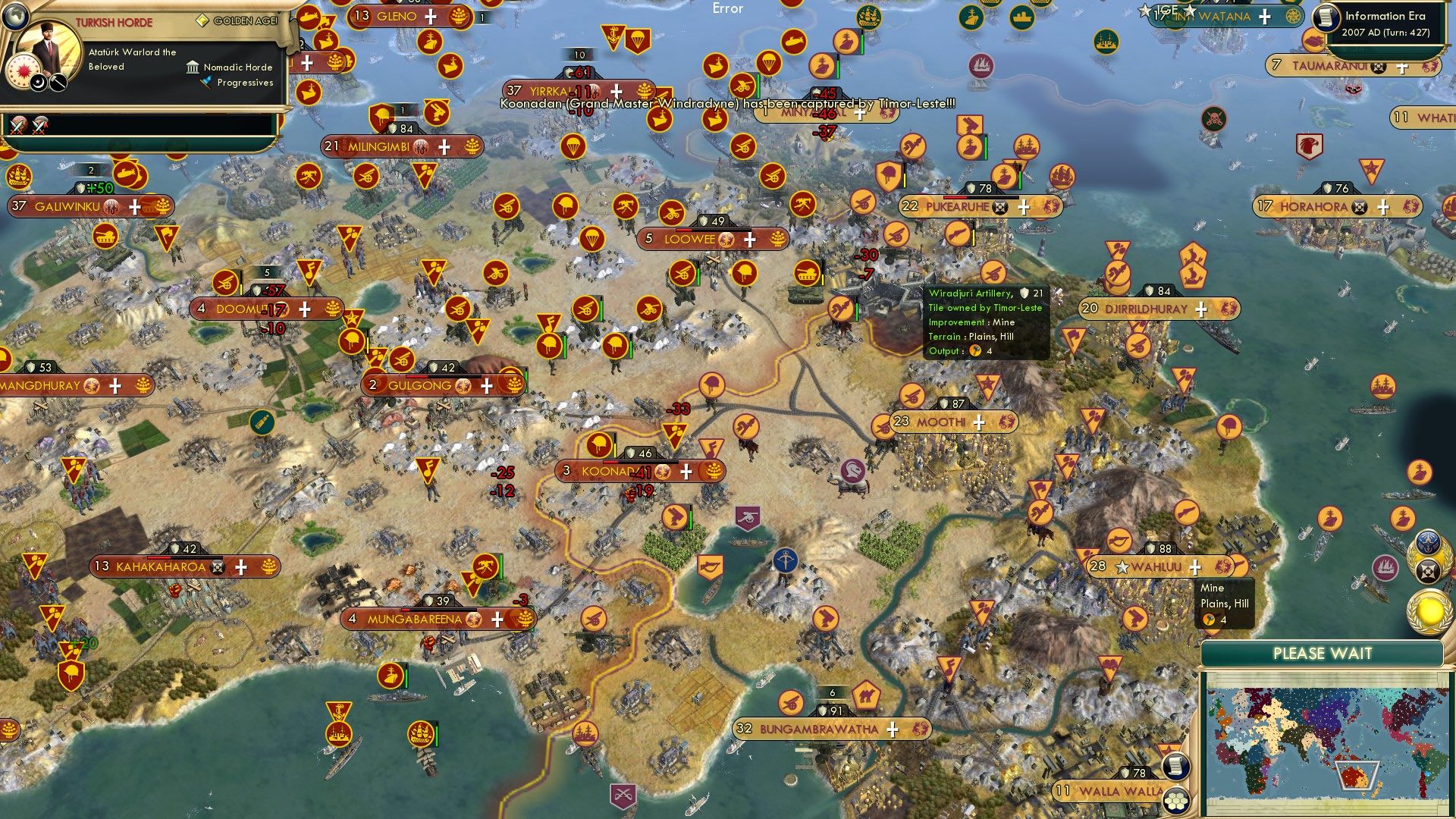Viewport: 1456px width, 819px height.
Task: Click the blue diplomacy medallion on right edge
Action: point(1426,541)
